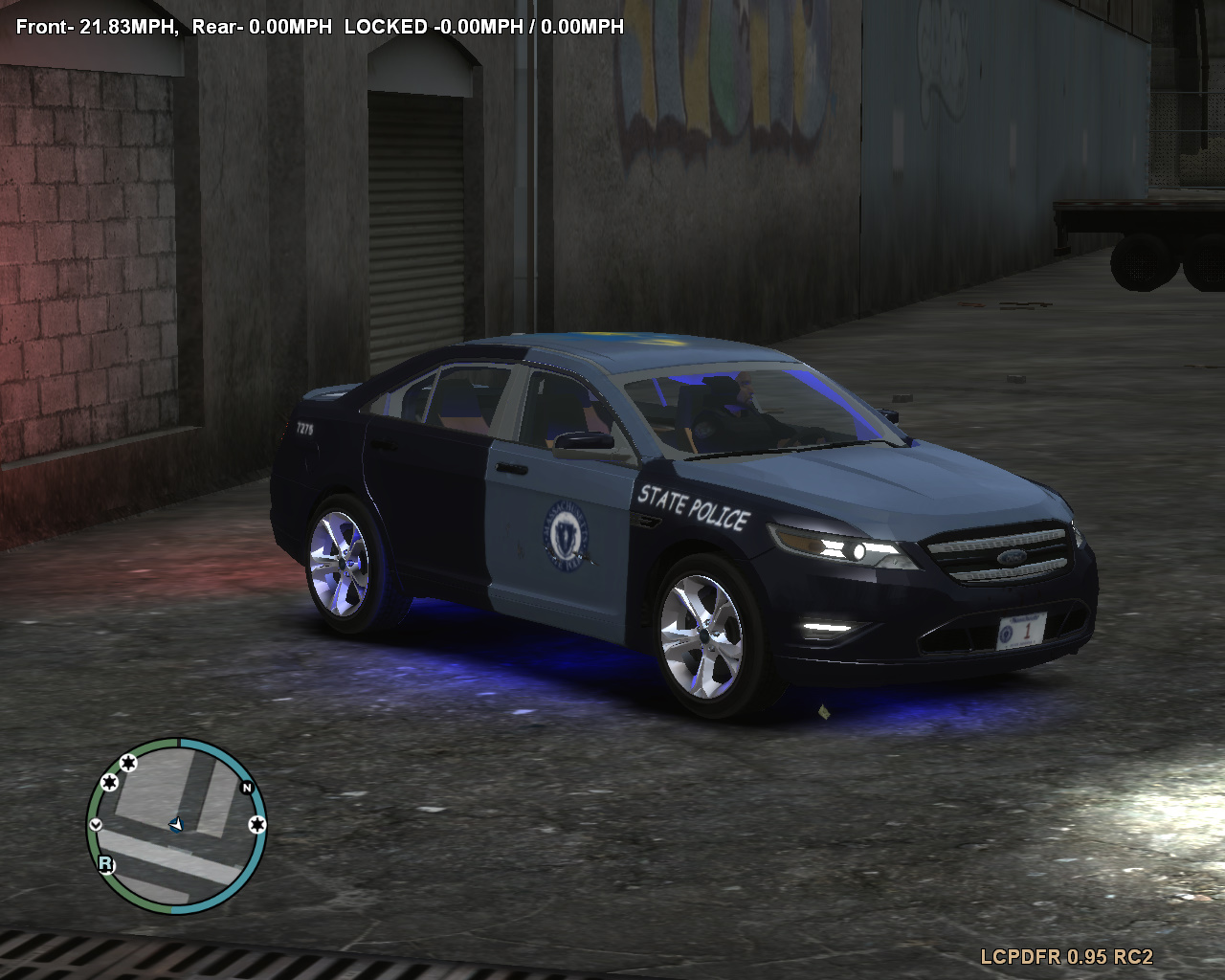Screen dimensions: 1225x980
Task: Click the topmost police star blip on the minimap
Action: (x=128, y=763)
